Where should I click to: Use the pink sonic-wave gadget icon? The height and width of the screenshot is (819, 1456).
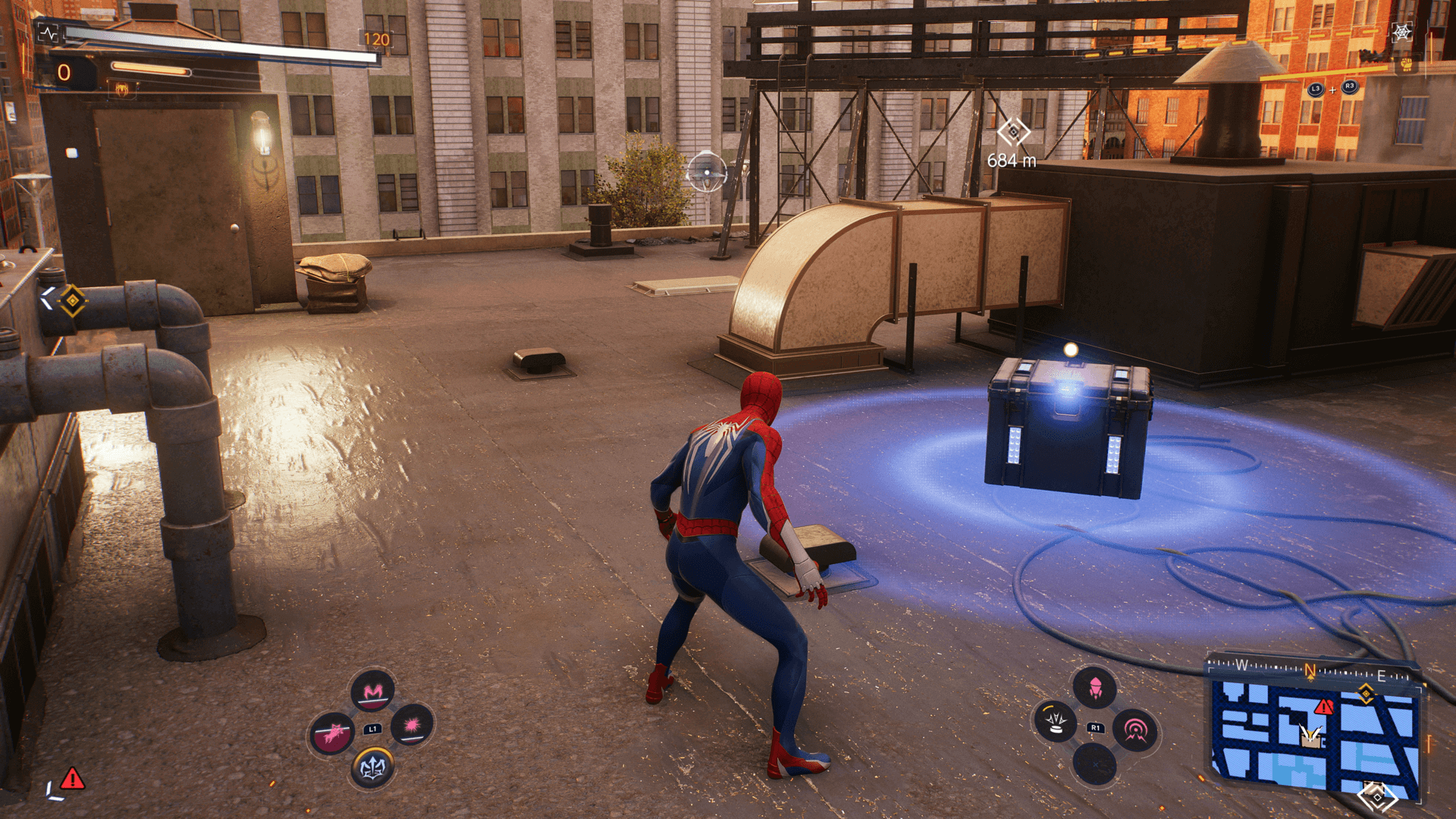(x=1135, y=730)
